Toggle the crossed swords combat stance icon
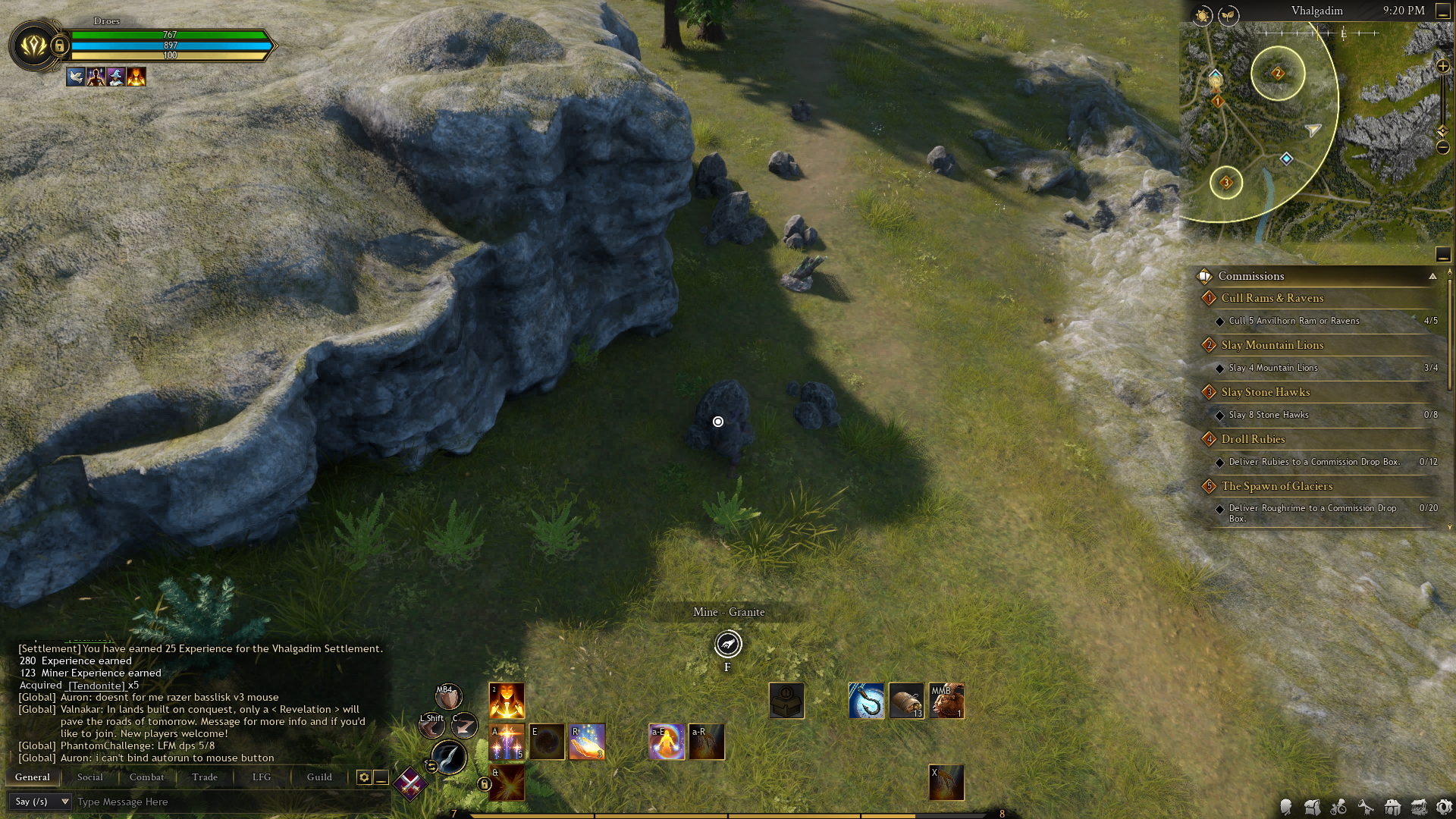The height and width of the screenshot is (819, 1456). [410, 783]
